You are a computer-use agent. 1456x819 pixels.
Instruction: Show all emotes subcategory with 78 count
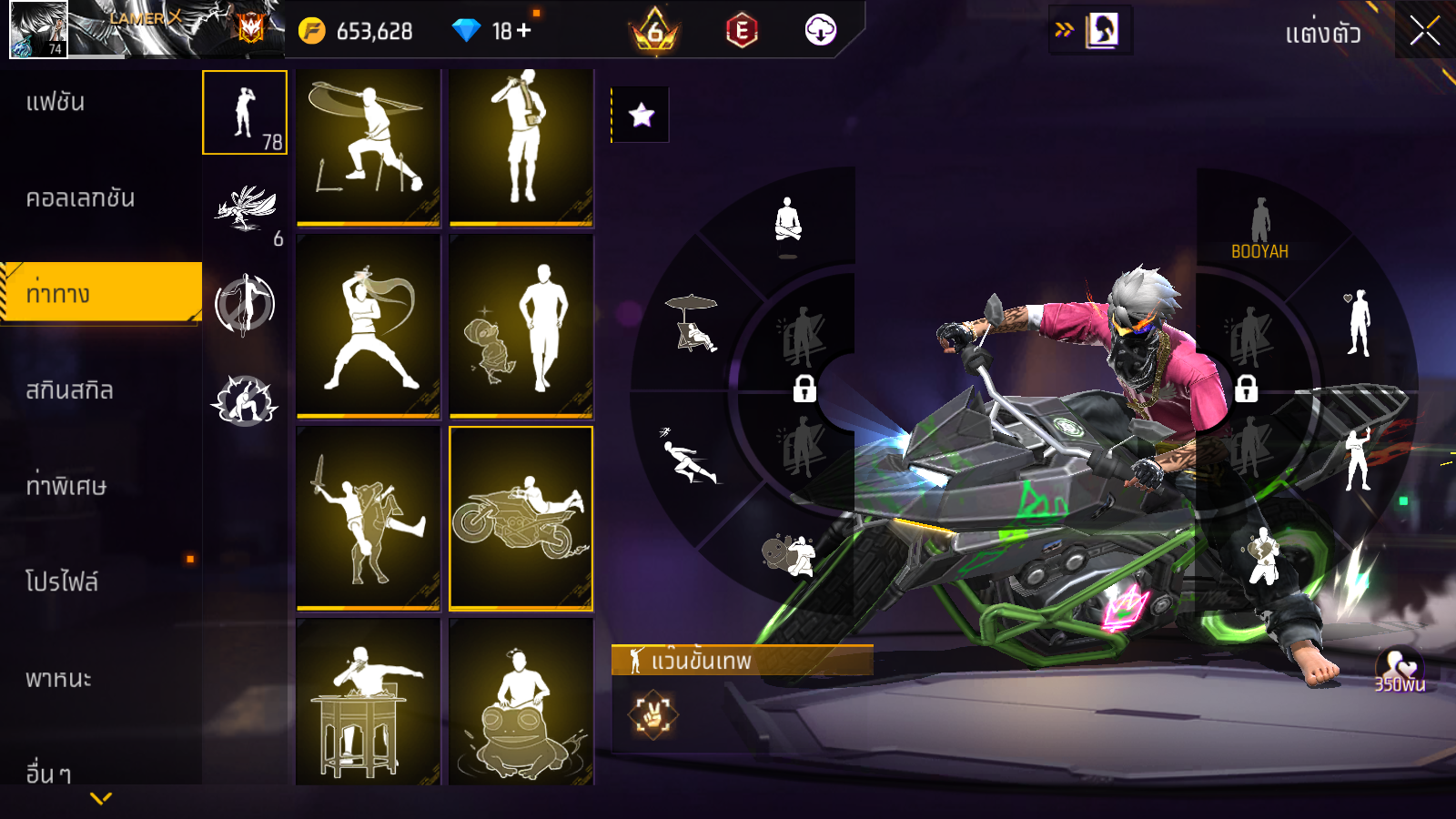click(245, 113)
